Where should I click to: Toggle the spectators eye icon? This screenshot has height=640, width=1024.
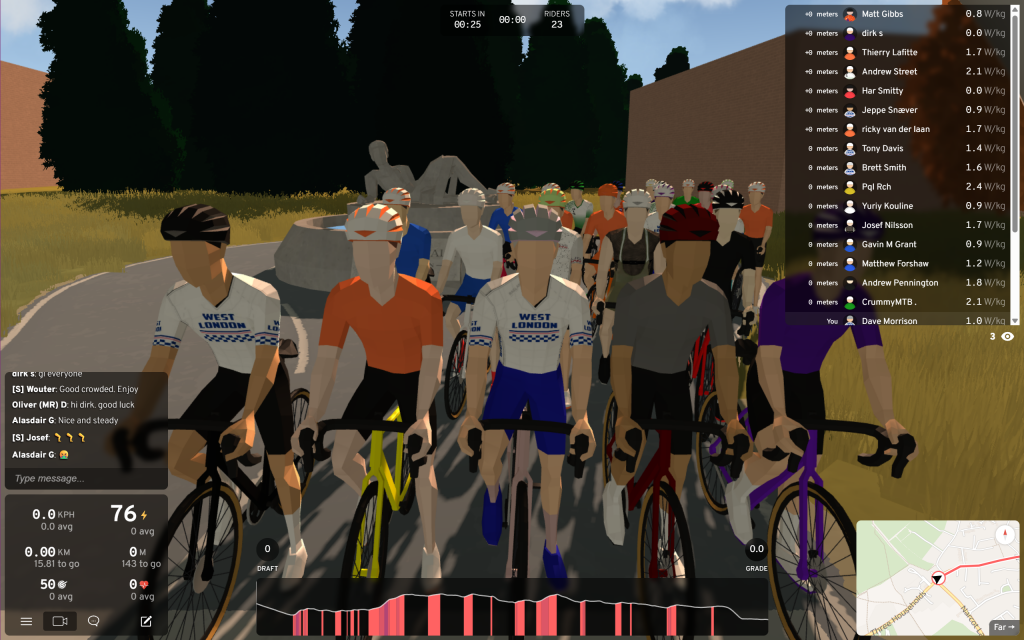(1007, 337)
